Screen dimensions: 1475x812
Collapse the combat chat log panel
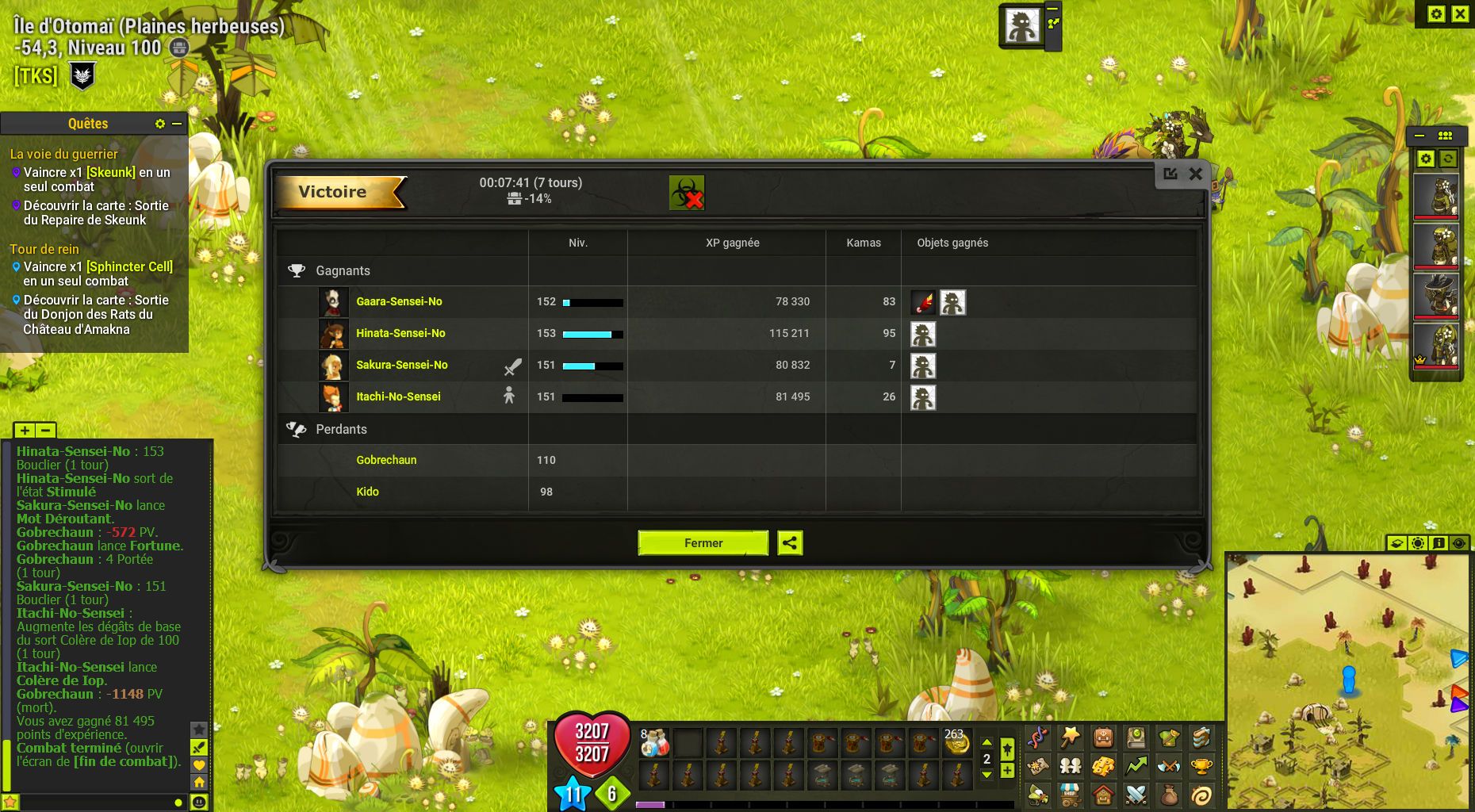45,431
